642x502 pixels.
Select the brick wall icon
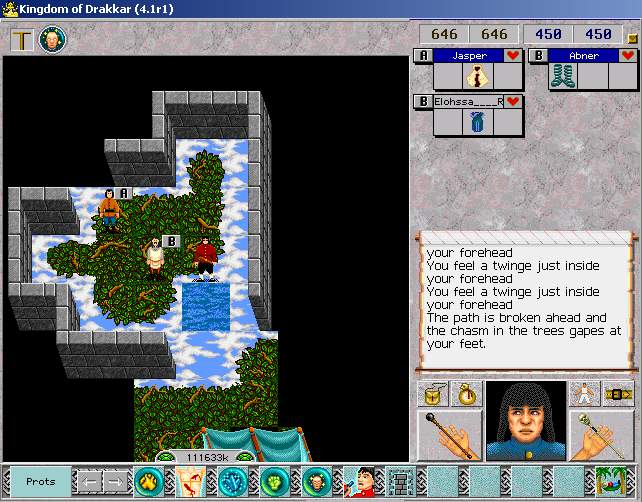[399, 482]
